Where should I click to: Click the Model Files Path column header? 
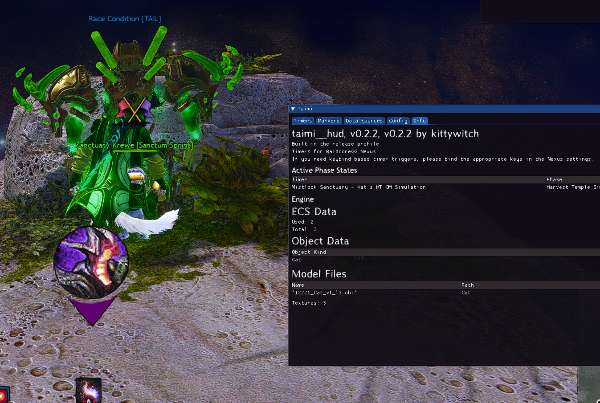466,285
